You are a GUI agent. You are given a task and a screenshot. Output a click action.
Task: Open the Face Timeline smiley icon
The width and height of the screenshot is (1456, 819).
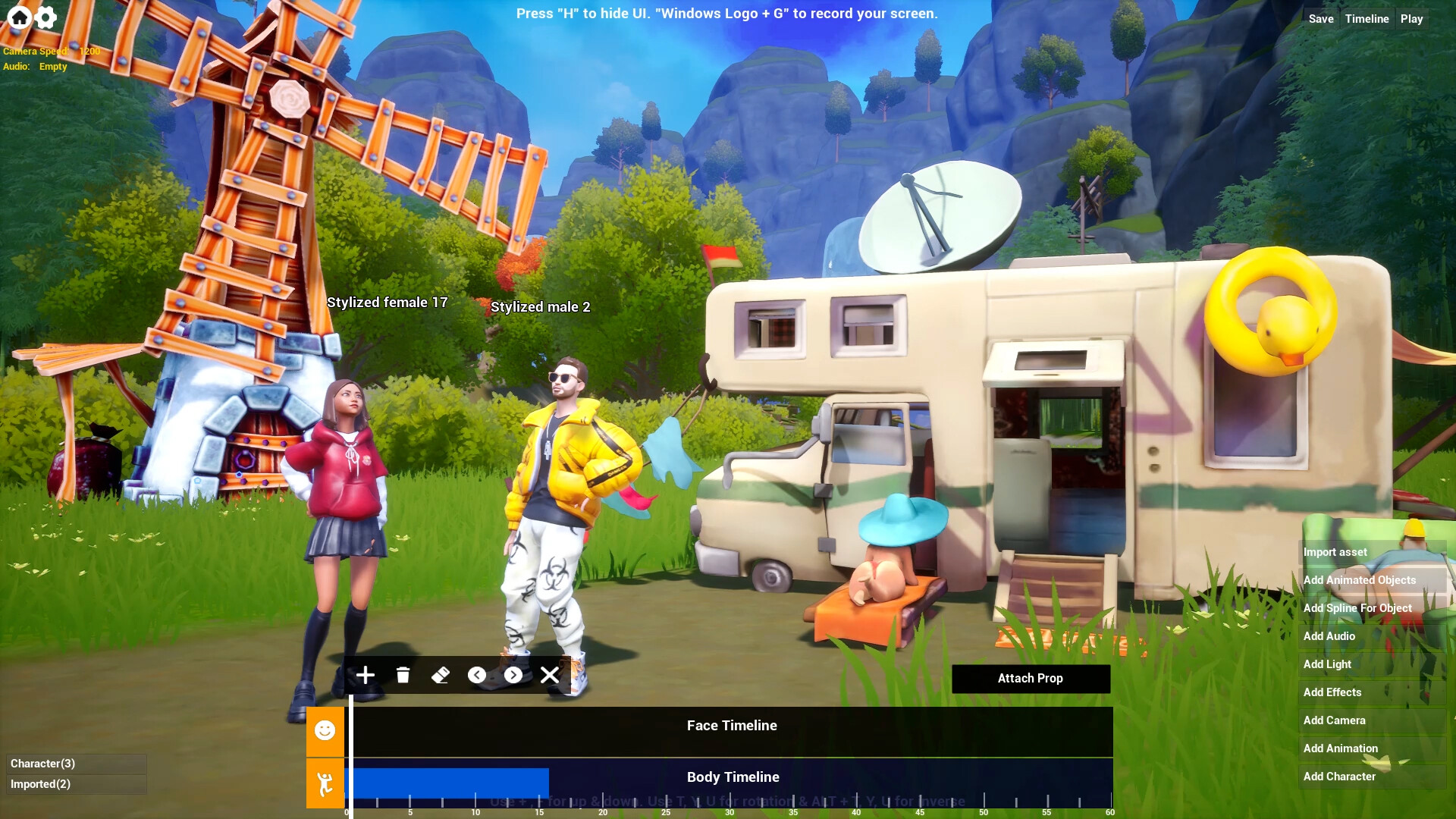[x=325, y=731]
